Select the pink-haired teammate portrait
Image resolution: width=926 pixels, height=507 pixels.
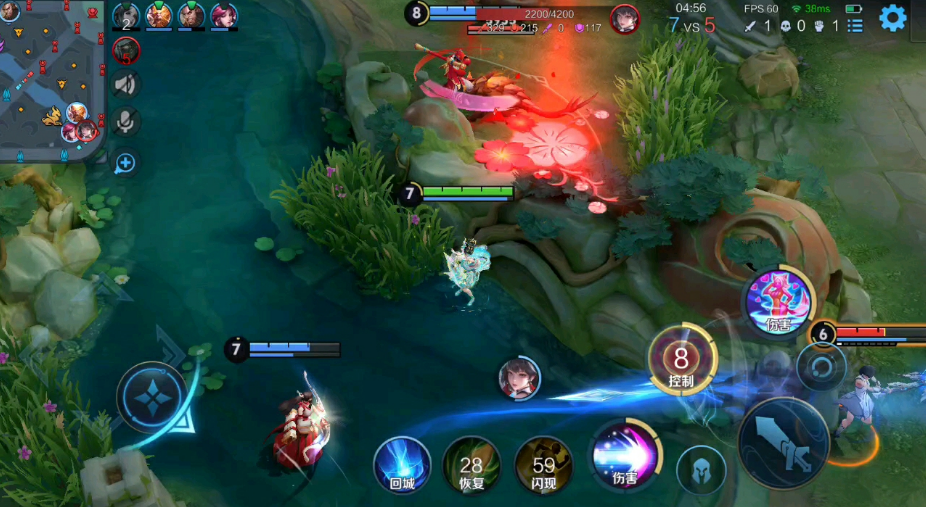pos(224,16)
